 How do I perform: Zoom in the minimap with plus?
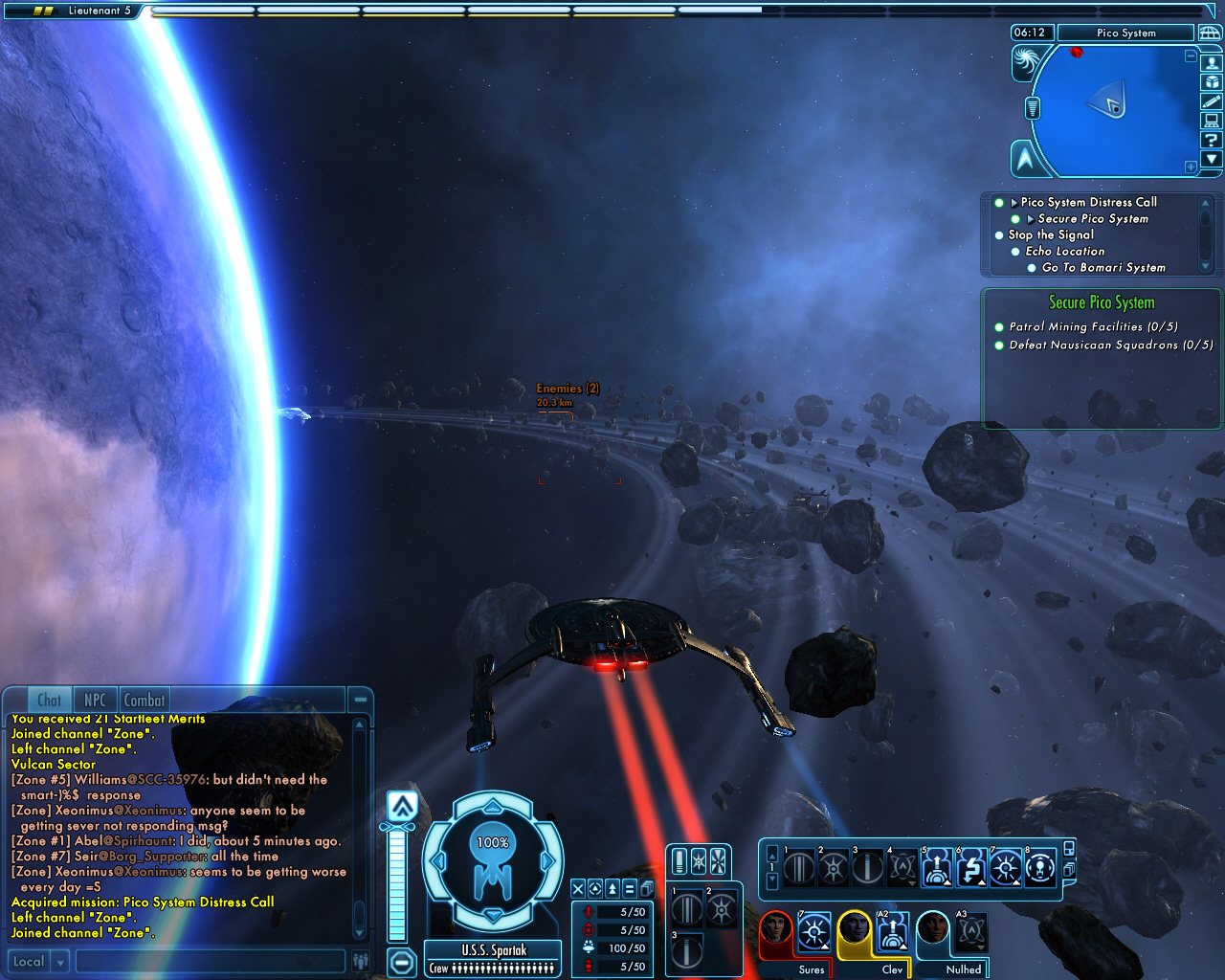1191,167
